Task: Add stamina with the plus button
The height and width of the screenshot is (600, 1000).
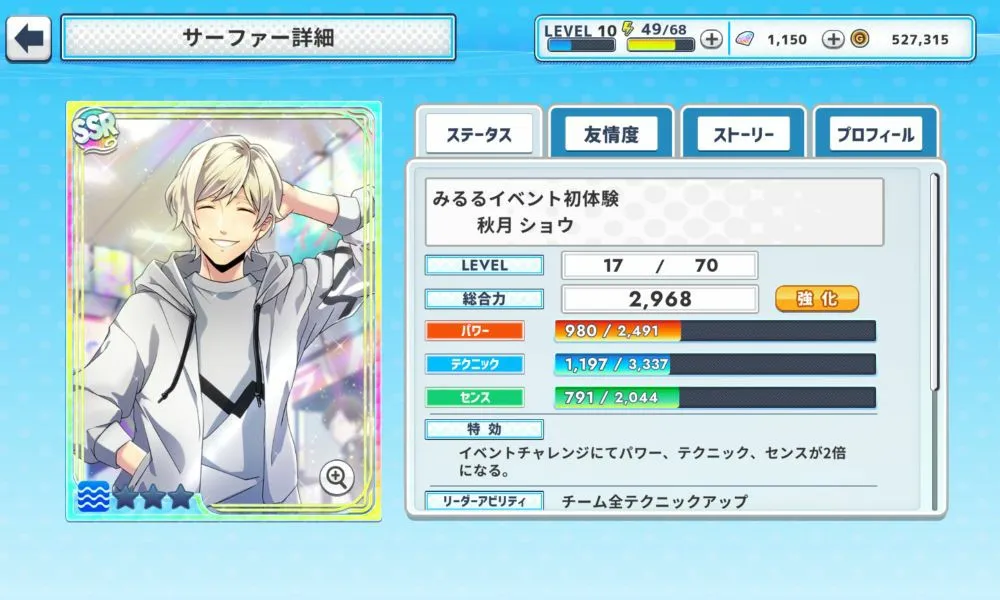Action: click(711, 40)
